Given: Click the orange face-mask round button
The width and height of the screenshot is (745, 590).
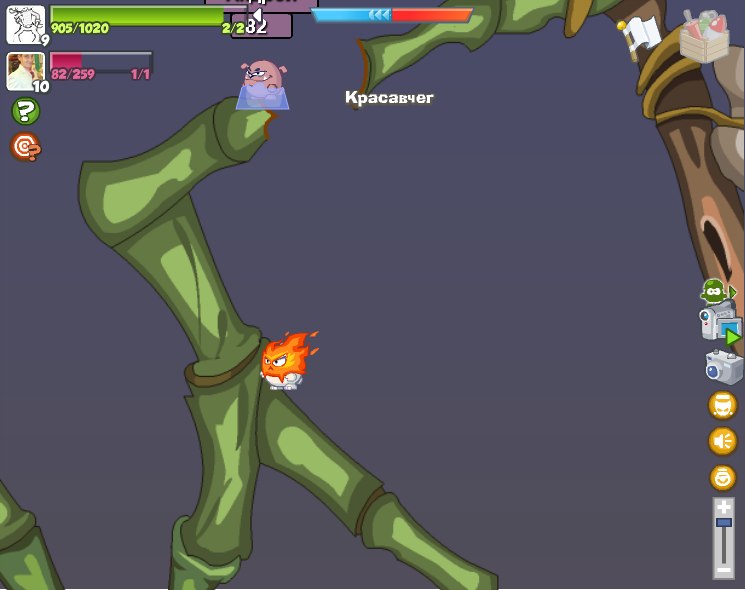Looking at the screenshot, I should pos(722,405).
